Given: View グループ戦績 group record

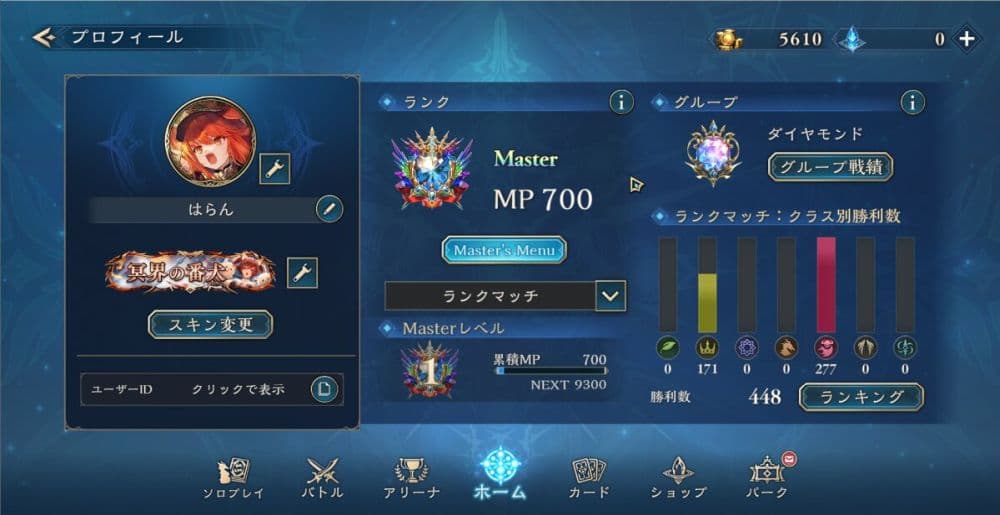Looking at the screenshot, I should pos(830,167).
